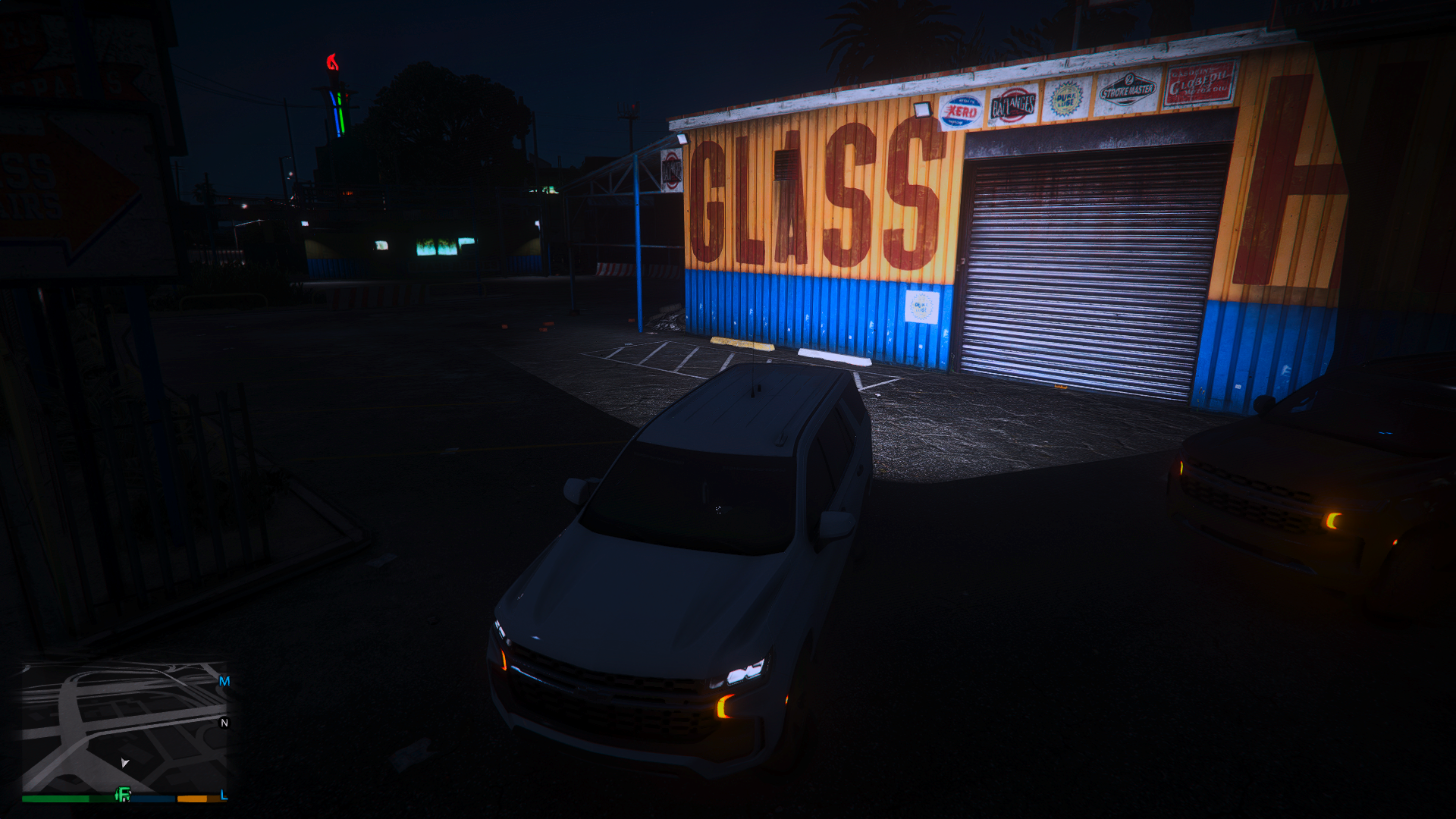Screen dimensions: 1456x819
Task: Select the blue M blip on minimap
Action: pyautogui.click(x=224, y=681)
